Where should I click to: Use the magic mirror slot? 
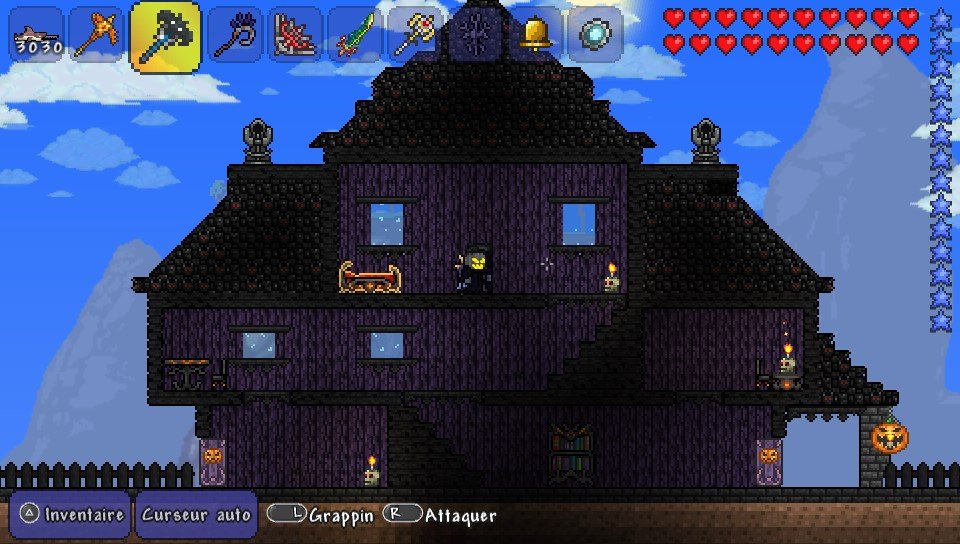[595, 35]
